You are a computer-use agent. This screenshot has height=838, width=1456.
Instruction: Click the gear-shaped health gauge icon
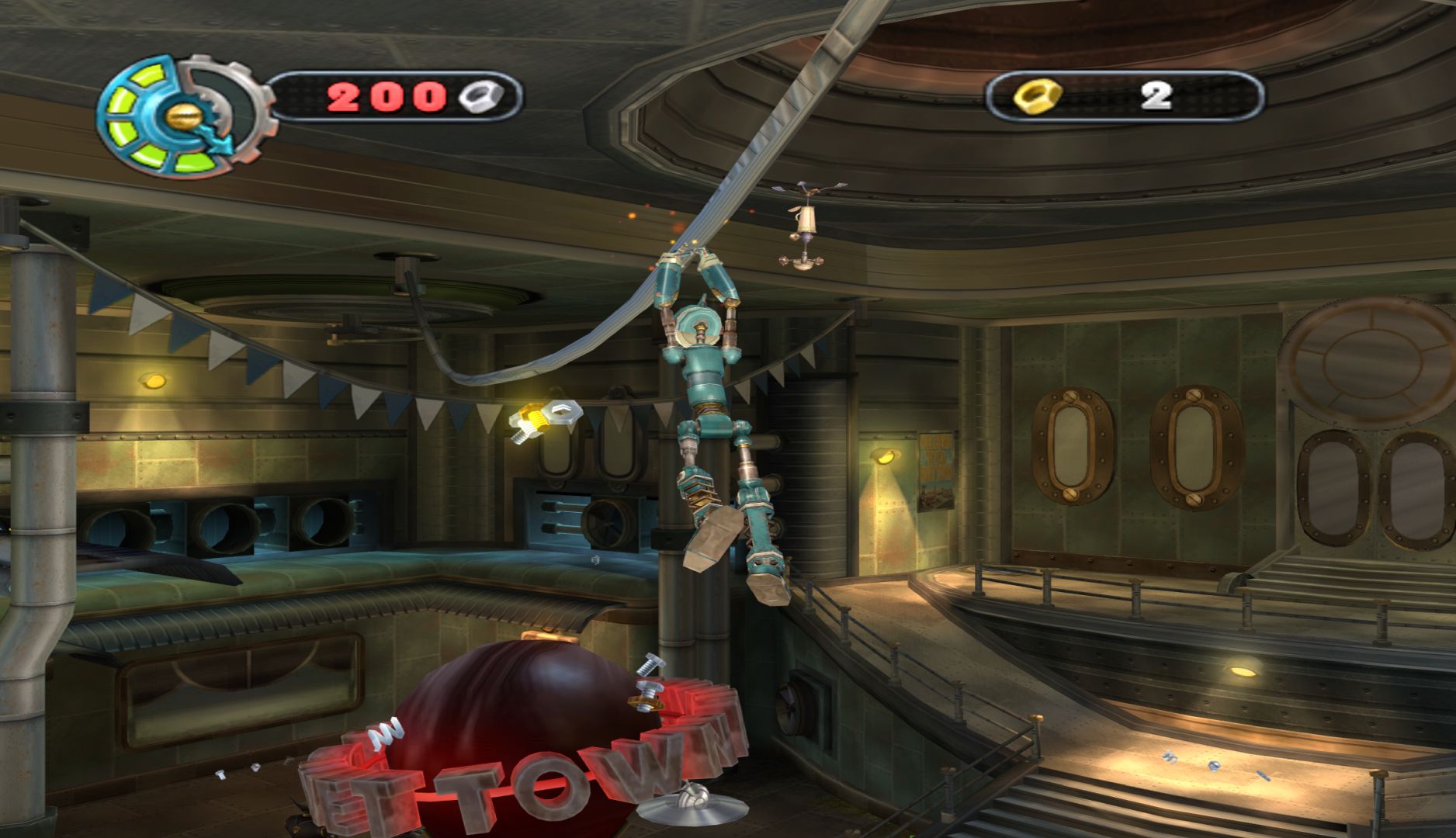tap(183, 113)
